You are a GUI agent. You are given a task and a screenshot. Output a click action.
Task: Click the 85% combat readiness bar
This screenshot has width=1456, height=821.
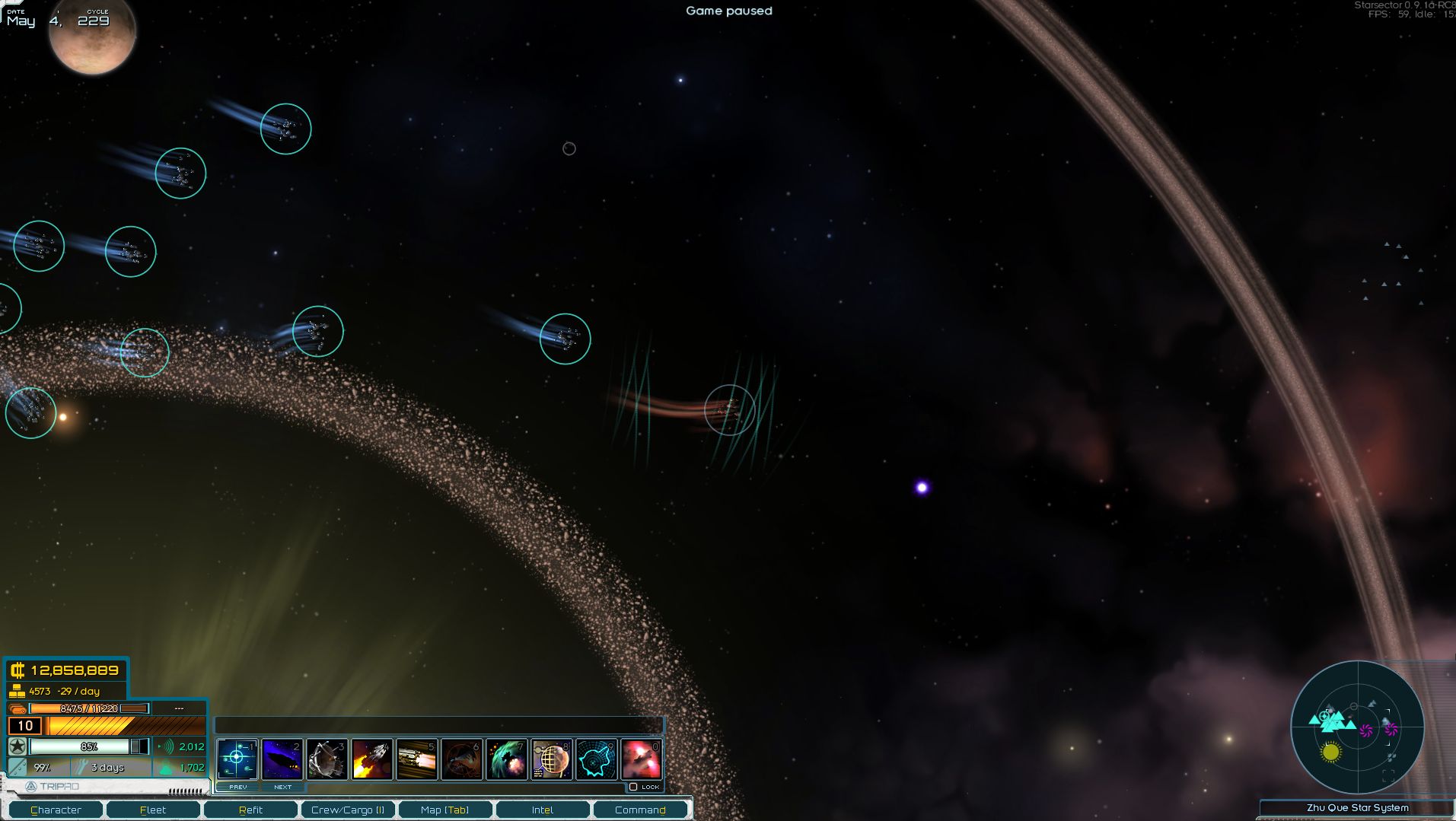(x=88, y=747)
